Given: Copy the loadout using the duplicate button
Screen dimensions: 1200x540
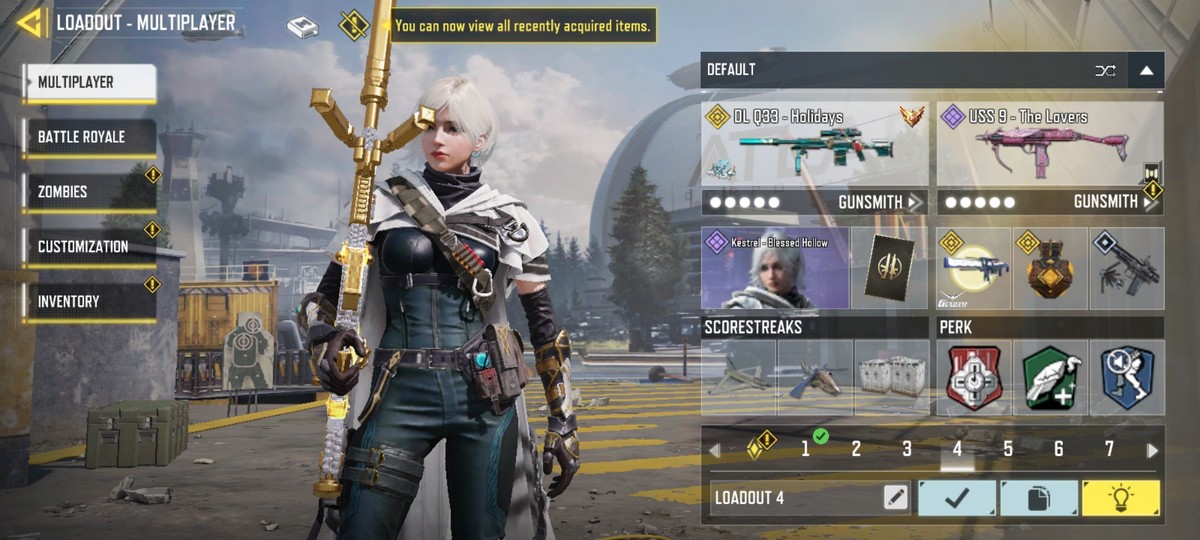Looking at the screenshot, I should (x=1039, y=498).
